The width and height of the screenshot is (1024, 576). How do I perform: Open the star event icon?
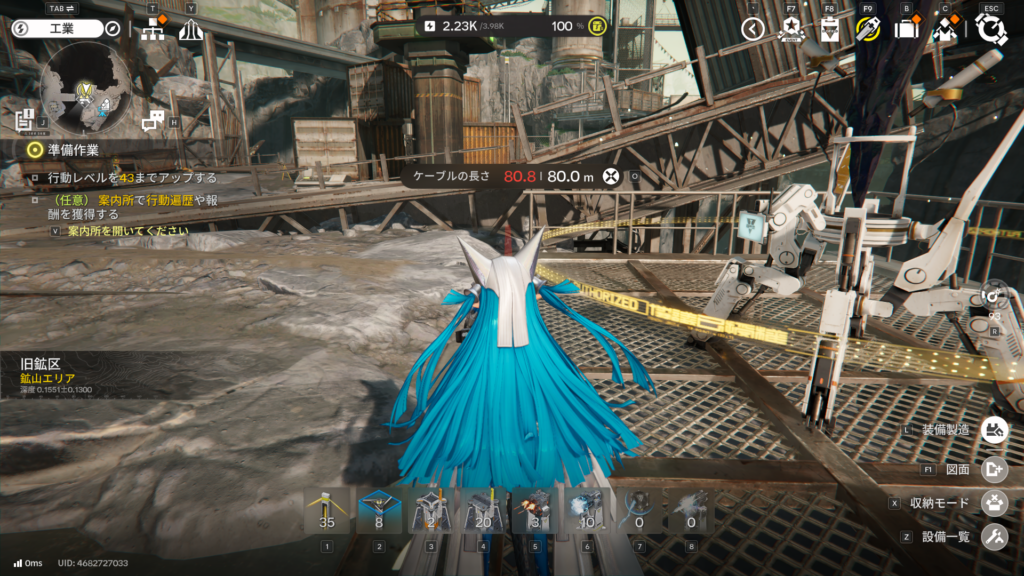[x=790, y=29]
